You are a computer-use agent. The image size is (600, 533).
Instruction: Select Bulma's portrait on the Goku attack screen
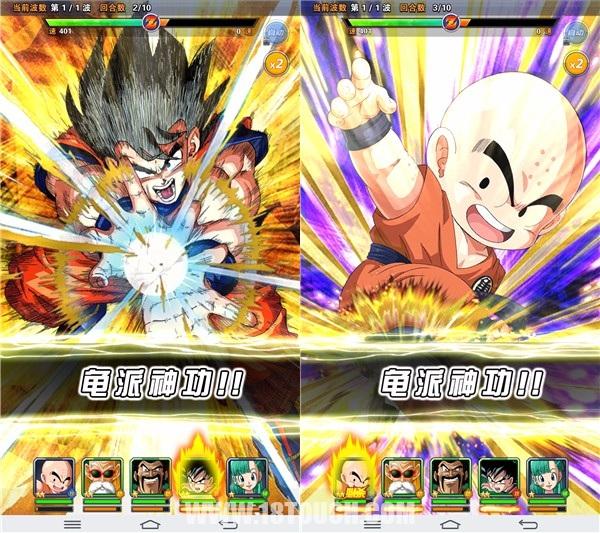(246, 478)
